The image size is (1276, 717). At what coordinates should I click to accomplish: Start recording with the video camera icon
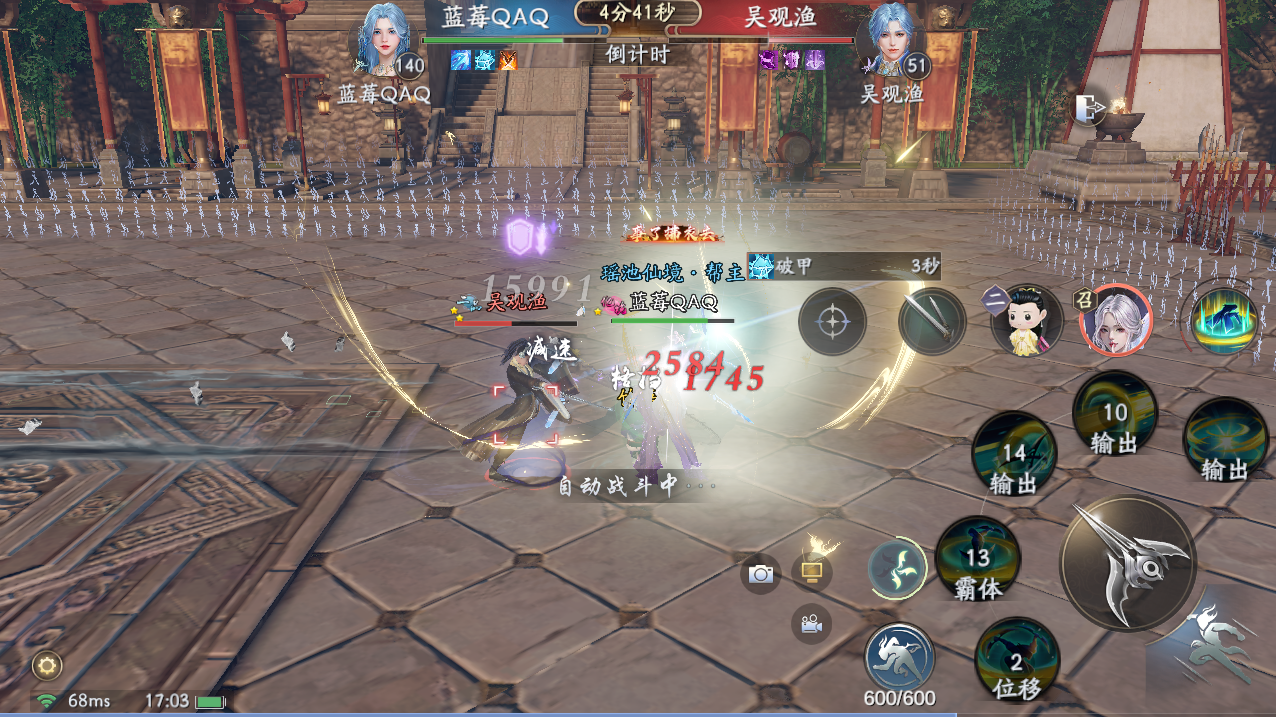[x=811, y=624]
